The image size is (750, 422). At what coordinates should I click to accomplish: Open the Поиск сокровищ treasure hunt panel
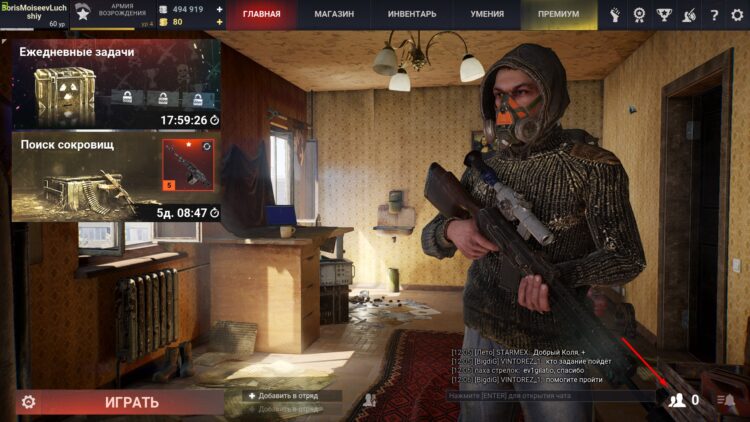116,178
